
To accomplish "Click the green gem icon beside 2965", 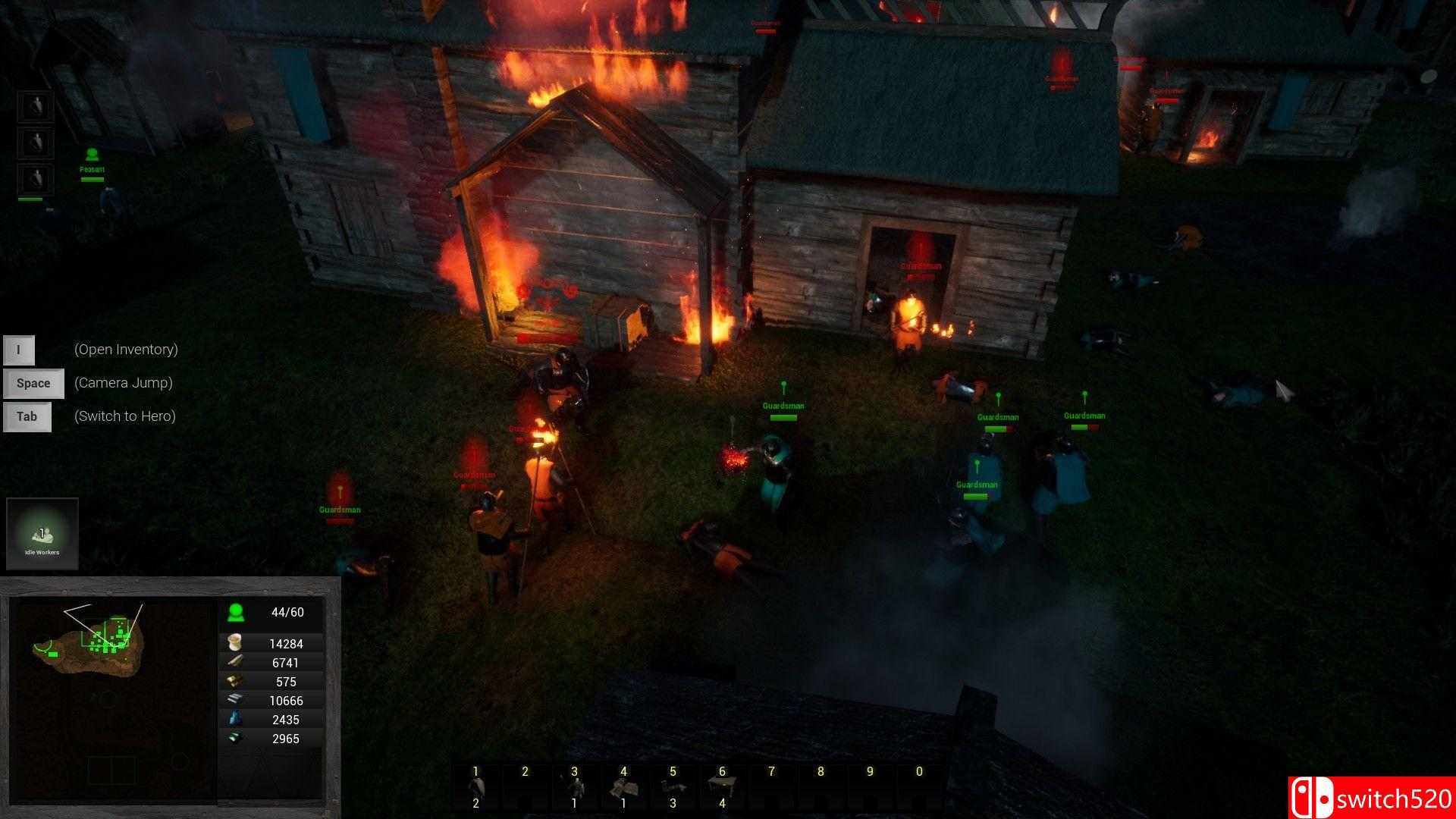I will (236, 738).
